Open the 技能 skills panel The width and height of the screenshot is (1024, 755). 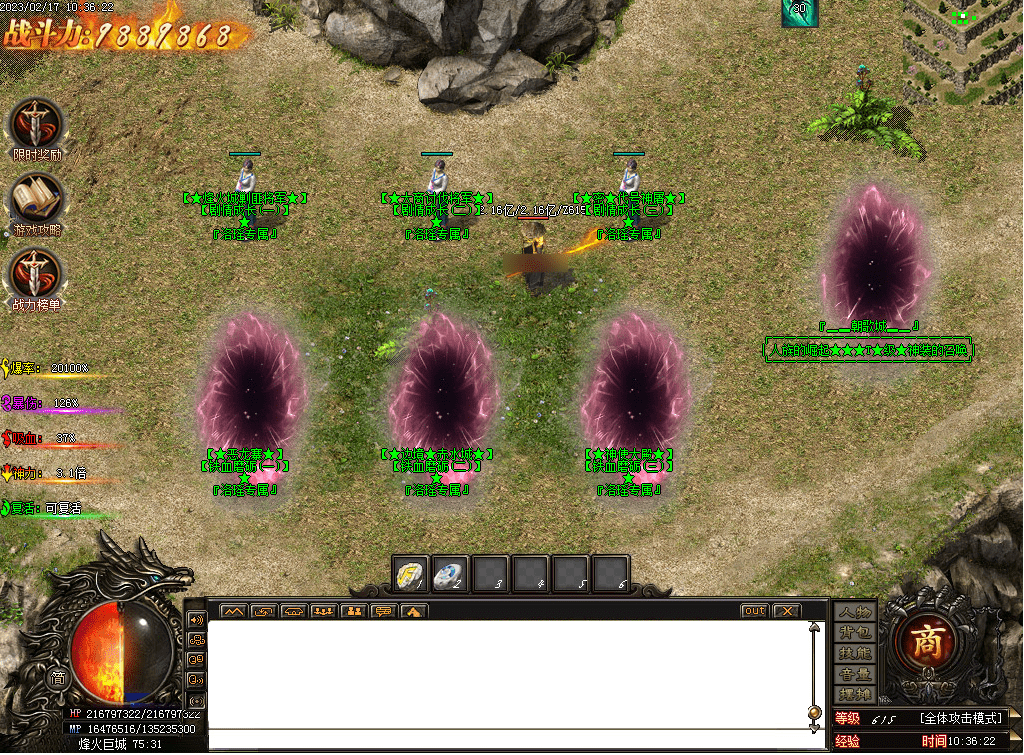pyautogui.click(x=855, y=653)
